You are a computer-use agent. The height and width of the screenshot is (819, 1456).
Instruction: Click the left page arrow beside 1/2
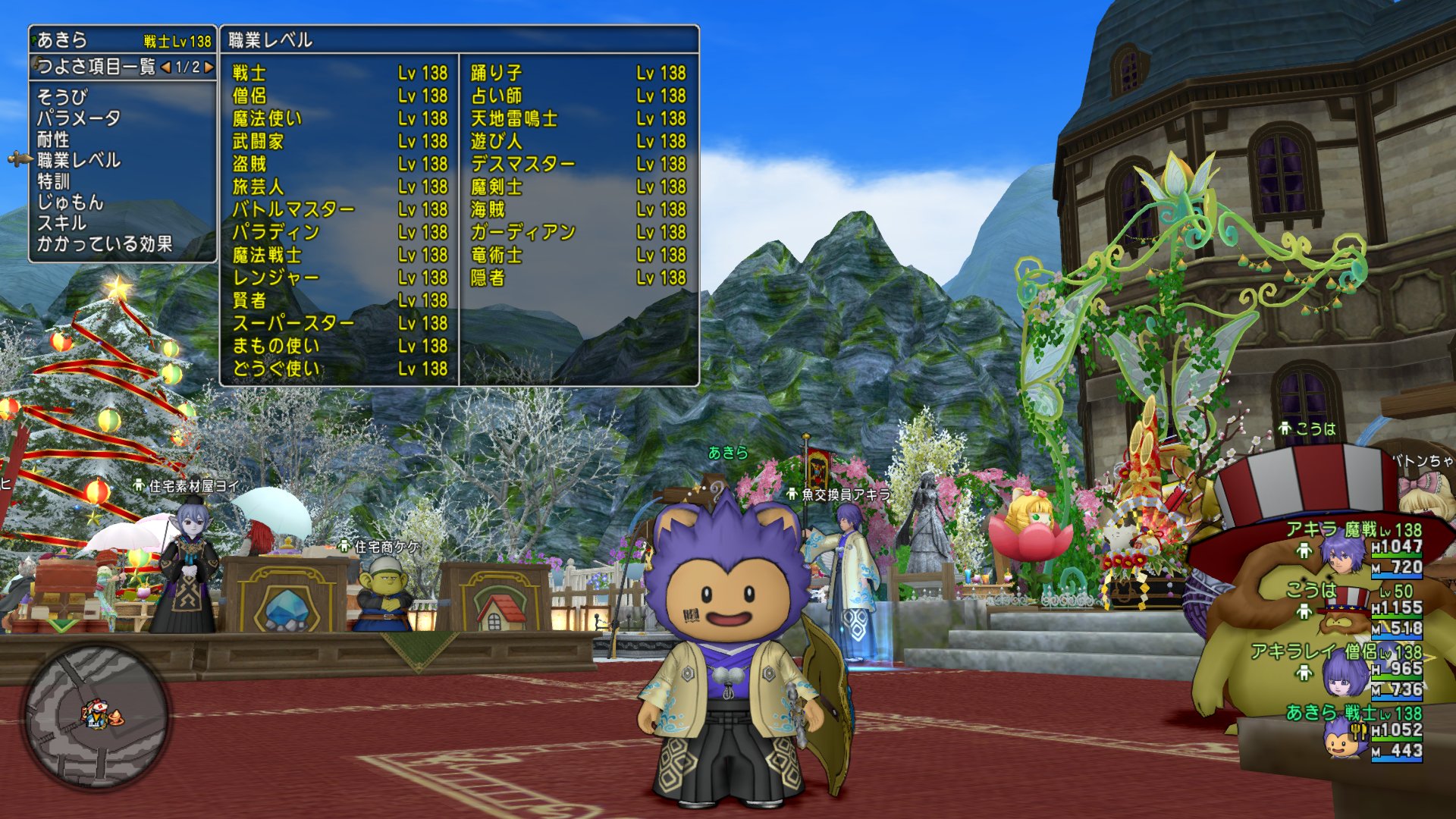(x=165, y=67)
